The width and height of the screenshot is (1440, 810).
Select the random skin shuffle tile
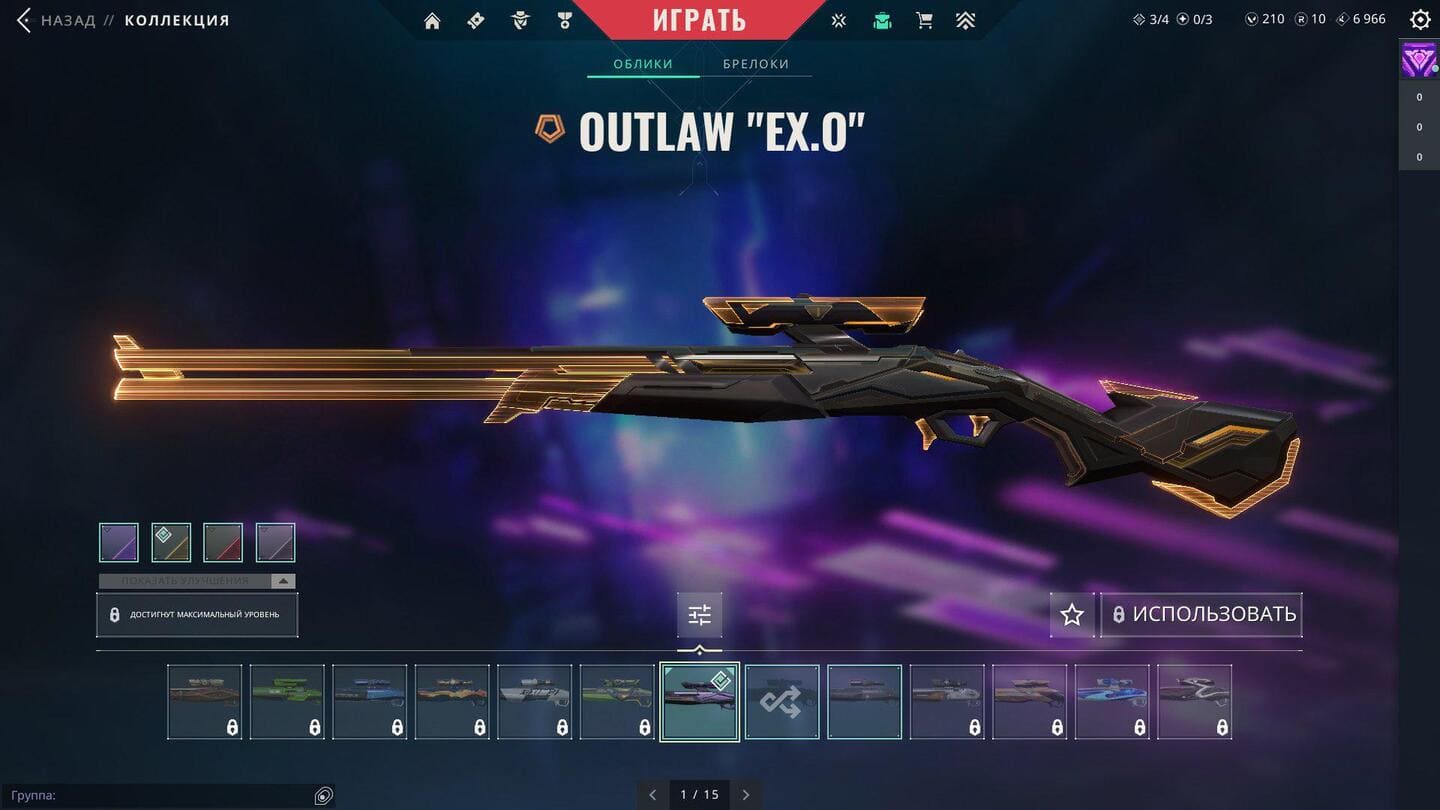[782, 702]
